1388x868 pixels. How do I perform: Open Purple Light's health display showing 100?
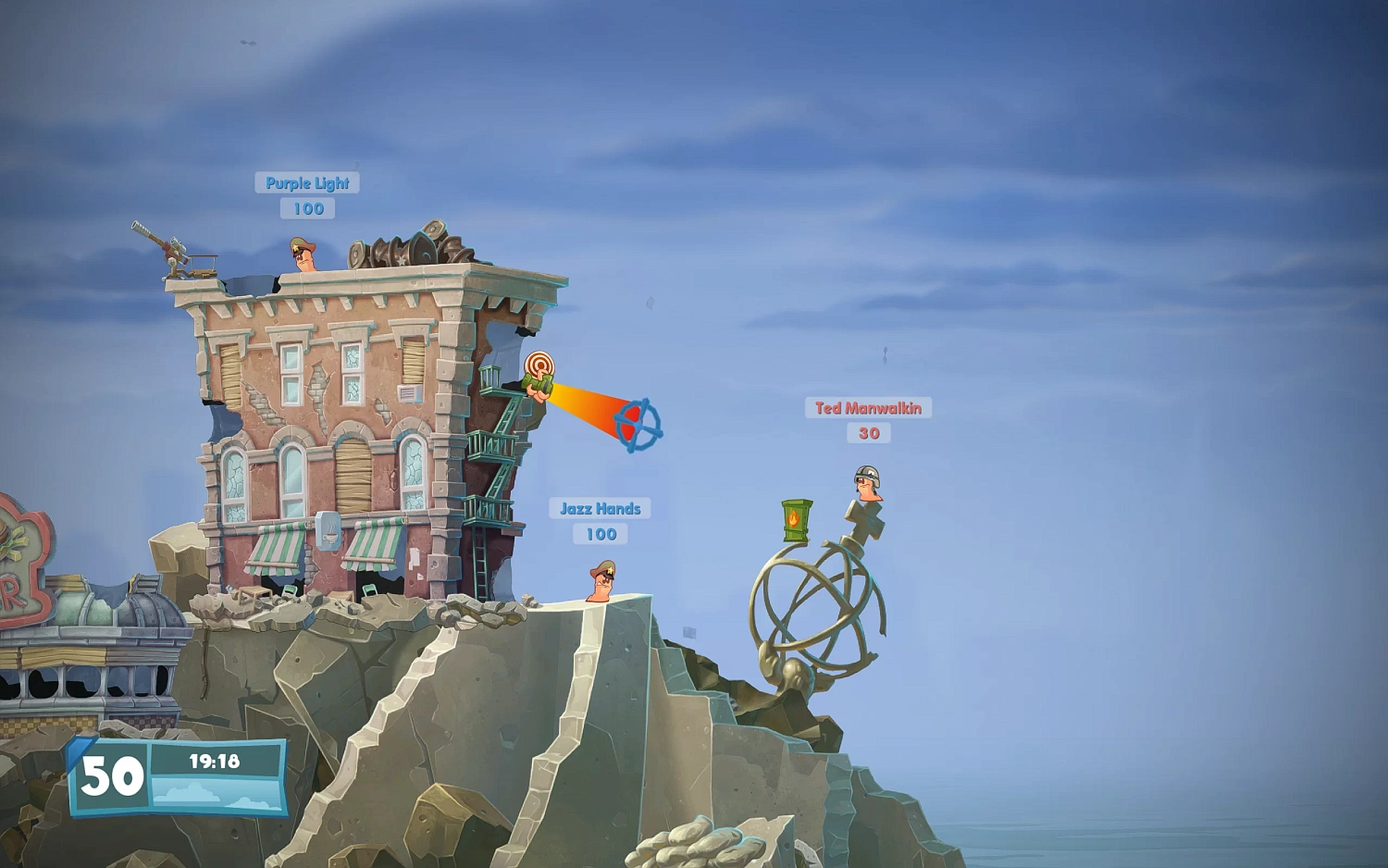pyautogui.click(x=308, y=209)
